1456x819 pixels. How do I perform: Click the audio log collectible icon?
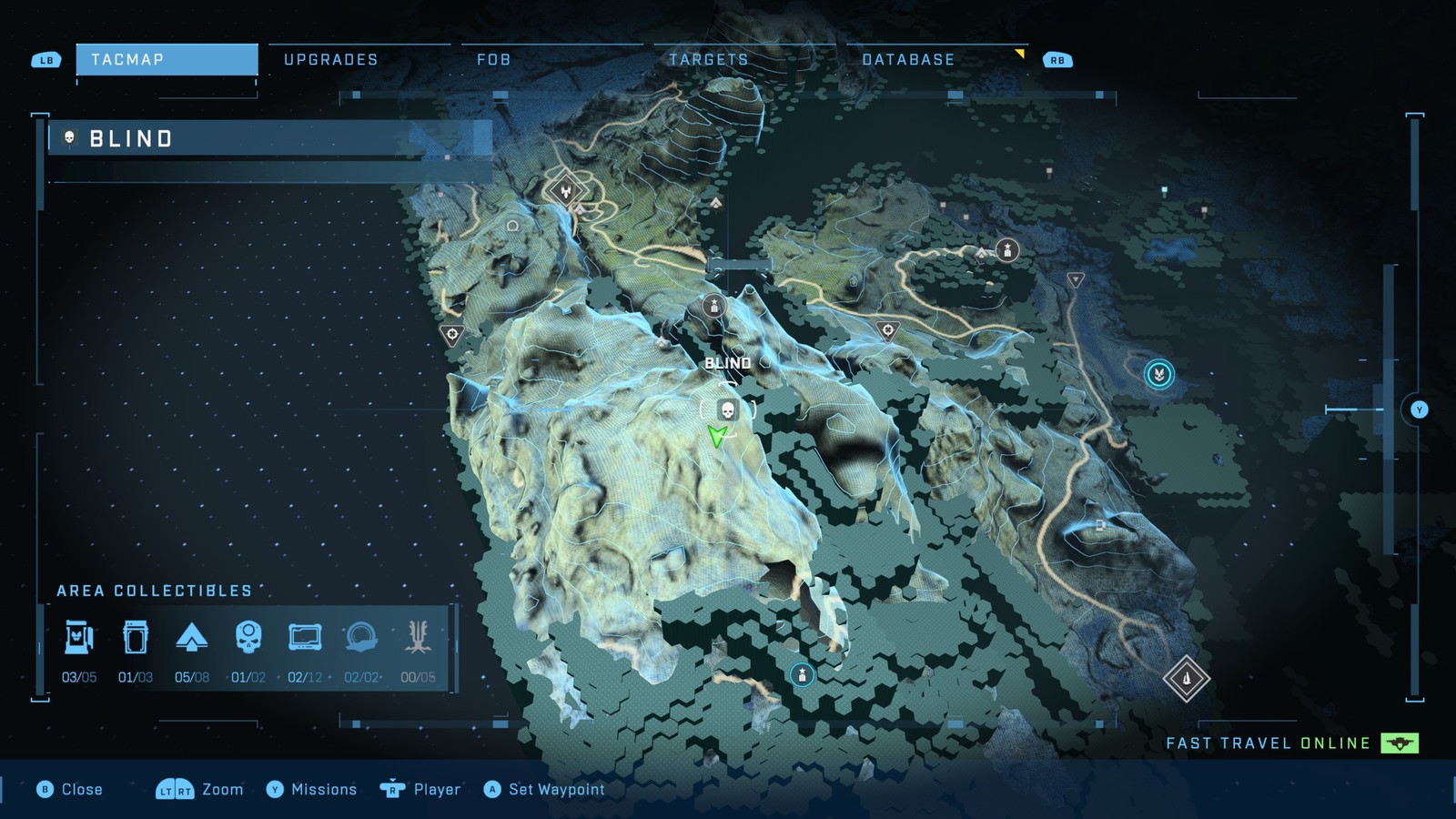305,637
